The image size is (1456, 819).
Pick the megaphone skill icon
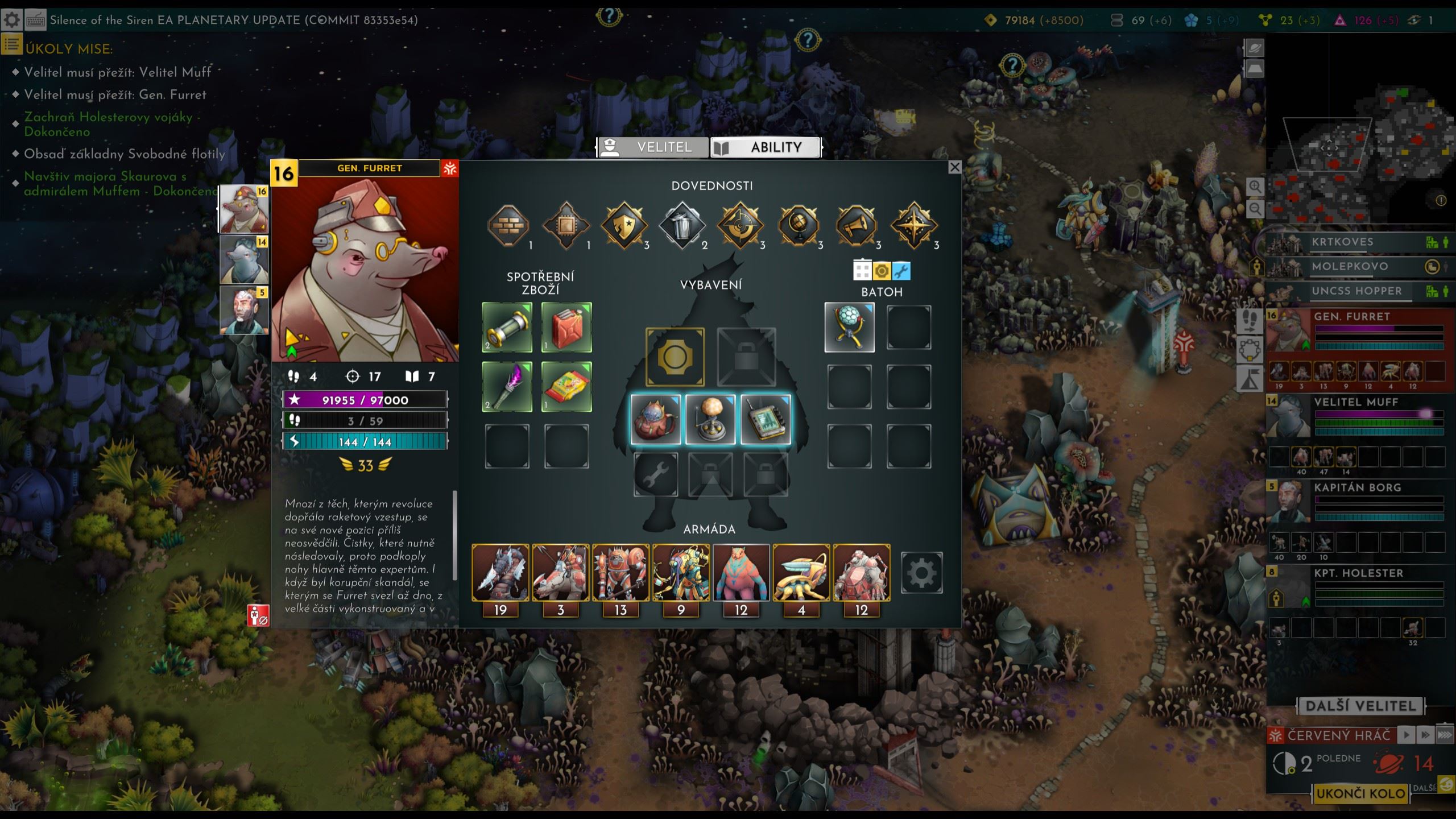pyautogui.click(x=856, y=226)
